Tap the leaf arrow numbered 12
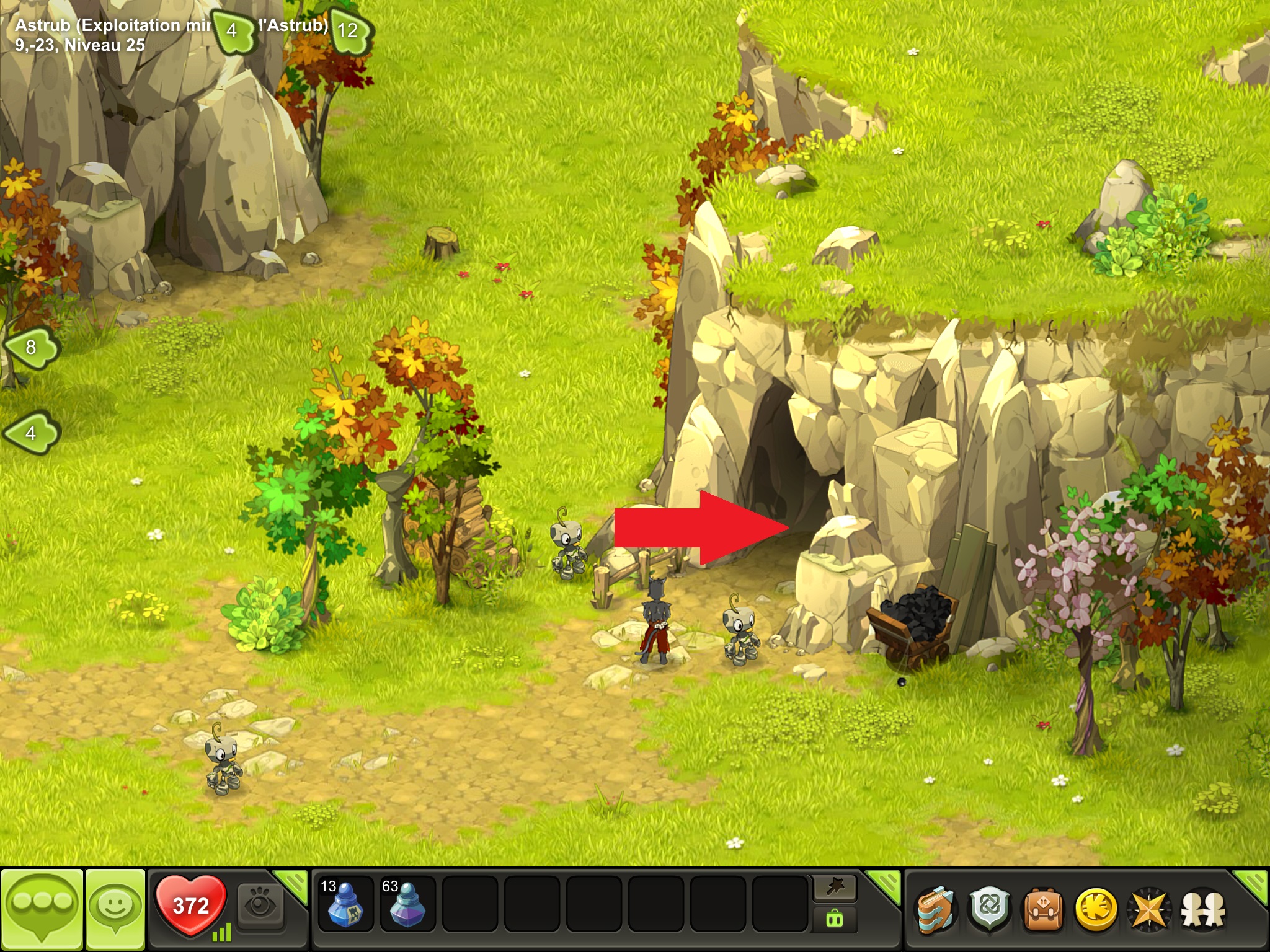1270x952 pixels. pos(349,30)
